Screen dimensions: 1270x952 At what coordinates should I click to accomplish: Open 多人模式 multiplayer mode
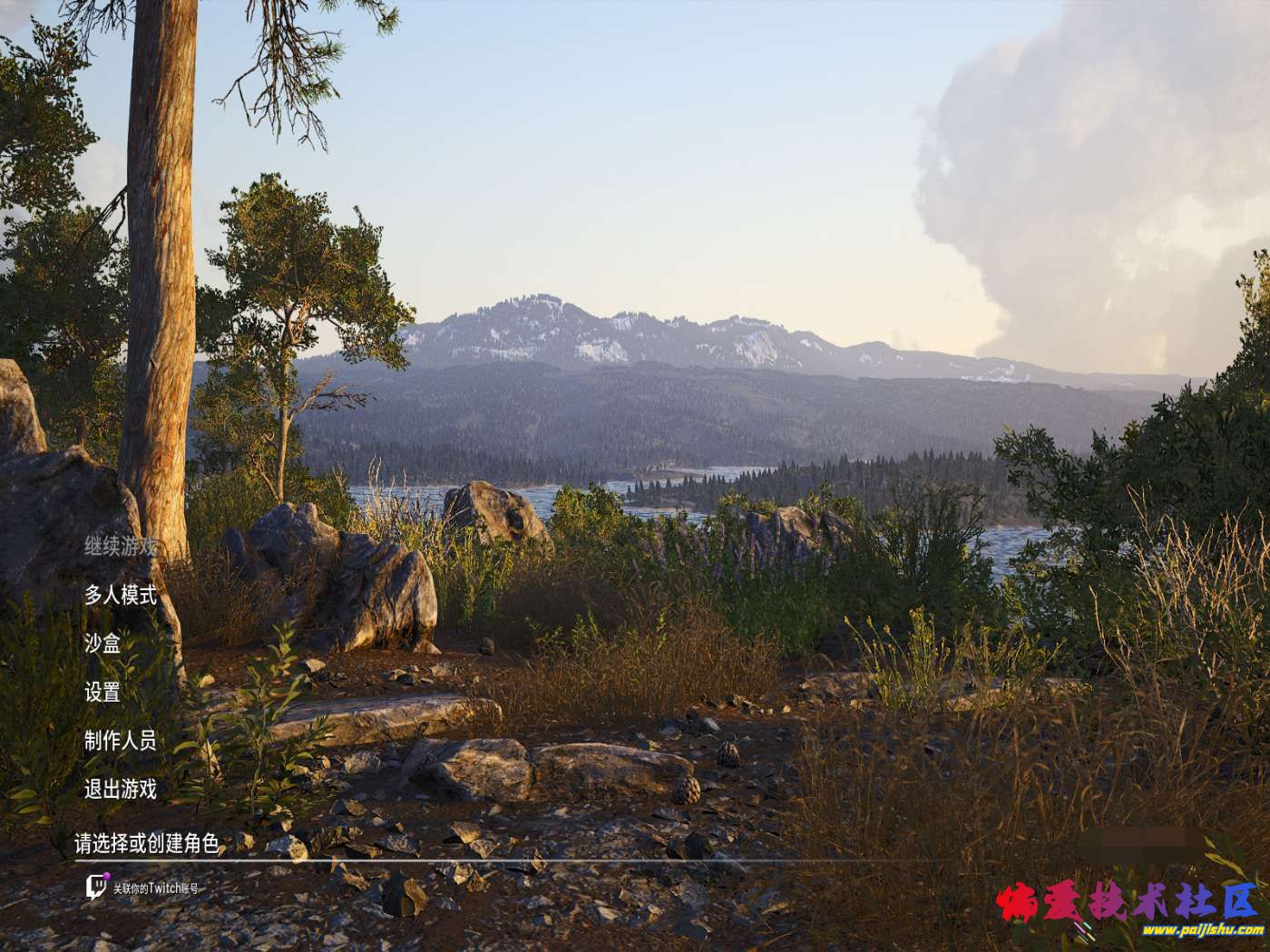point(121,596)
